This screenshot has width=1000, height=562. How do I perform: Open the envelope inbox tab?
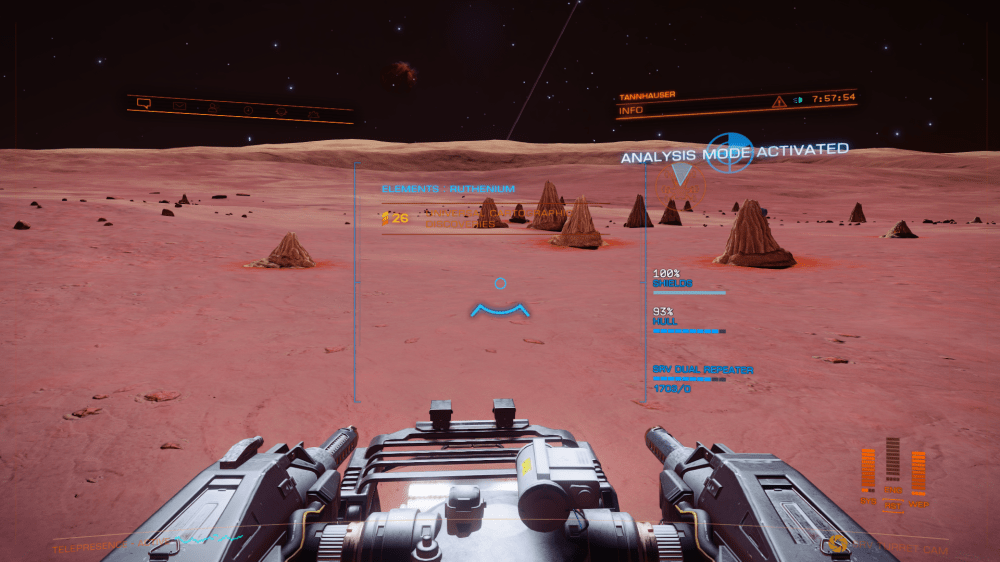click(179, 105)
